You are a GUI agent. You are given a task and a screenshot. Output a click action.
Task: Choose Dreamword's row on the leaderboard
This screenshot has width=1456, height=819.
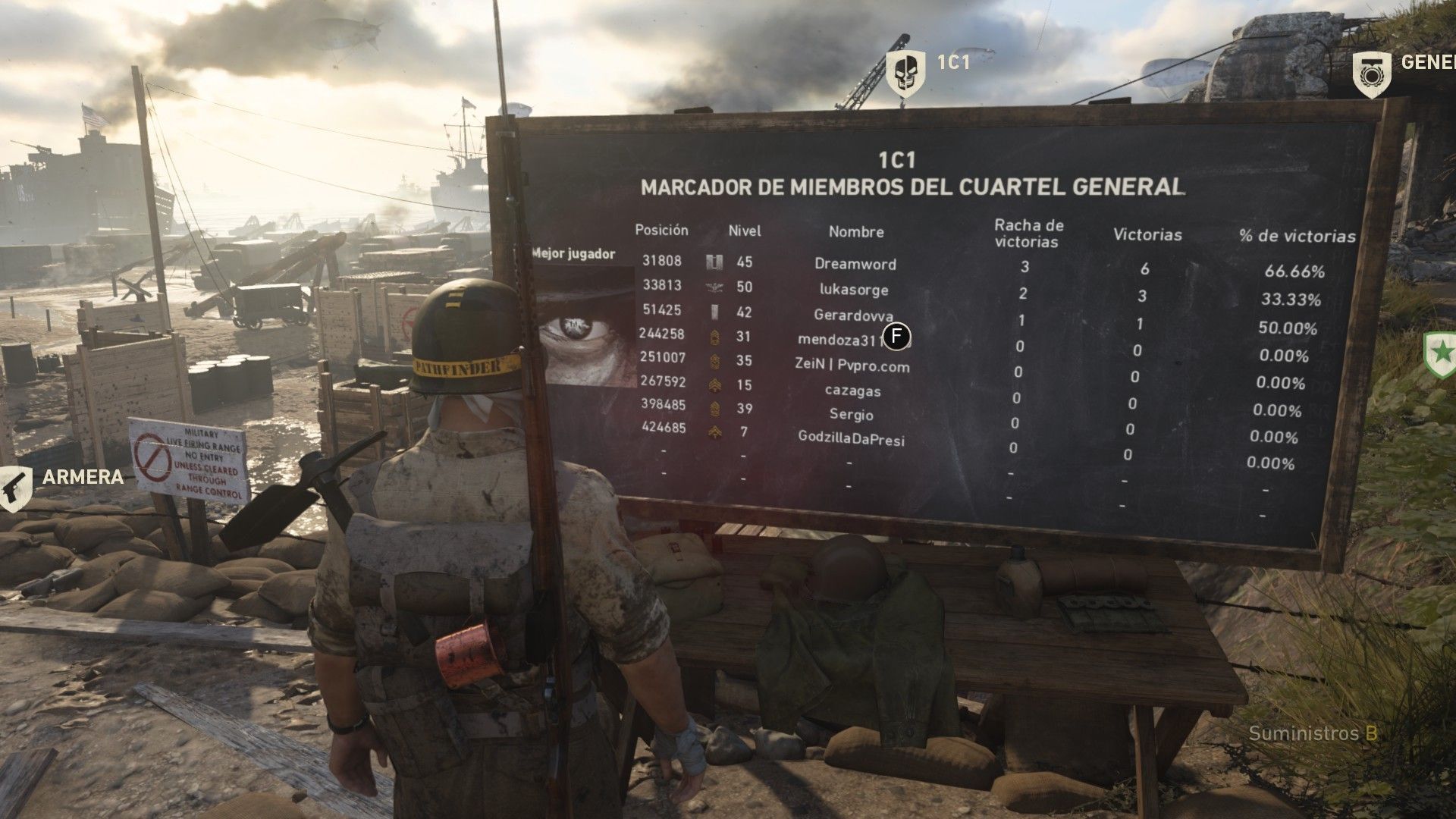(x=855, y=264)
